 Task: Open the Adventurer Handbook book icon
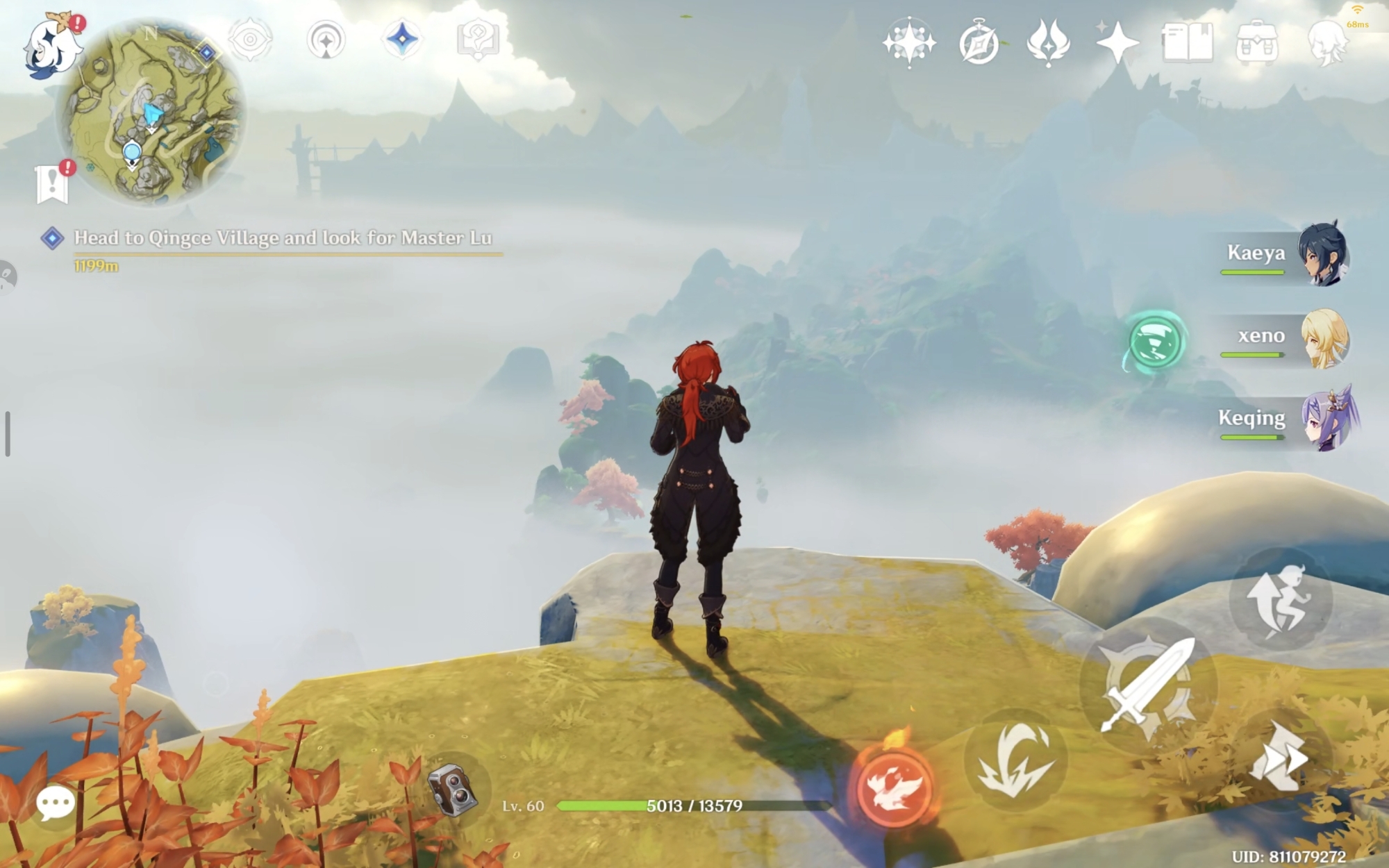[x=1187, y=43]
